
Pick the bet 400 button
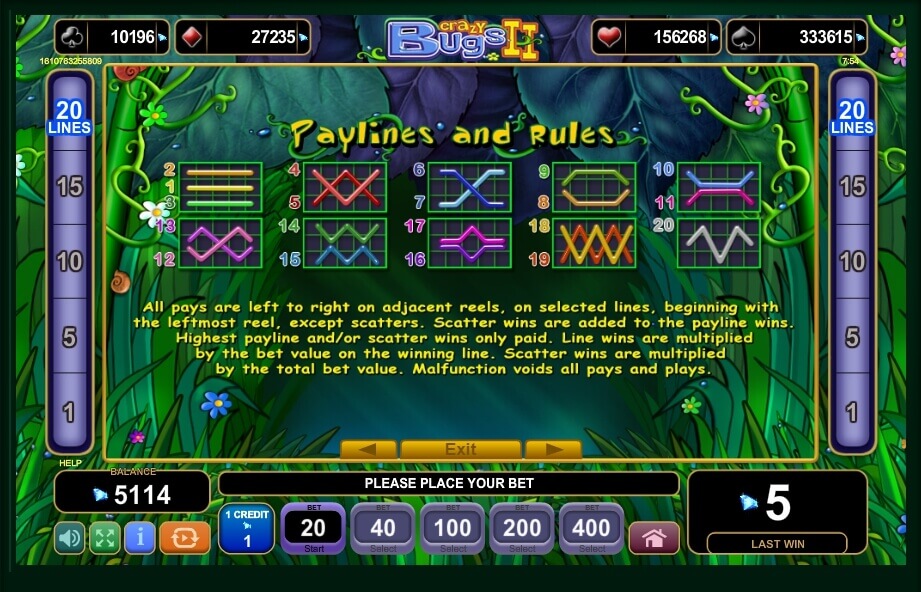[591, 528]
